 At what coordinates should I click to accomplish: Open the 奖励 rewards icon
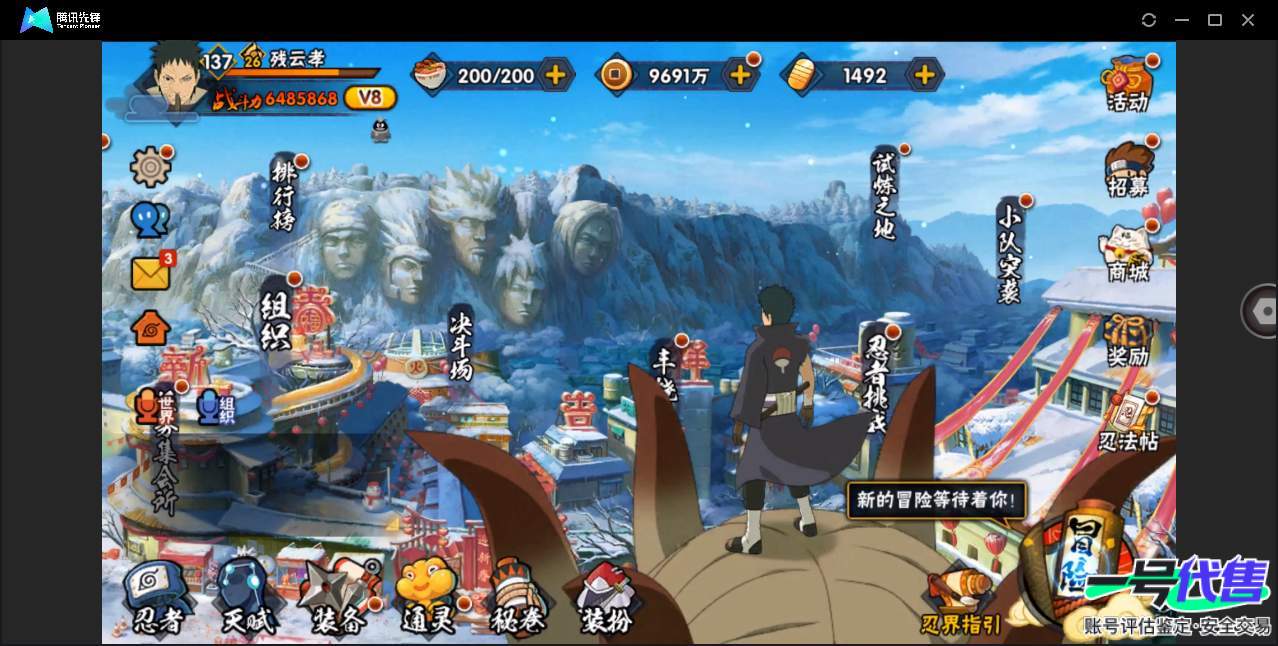click(1128, 340)
